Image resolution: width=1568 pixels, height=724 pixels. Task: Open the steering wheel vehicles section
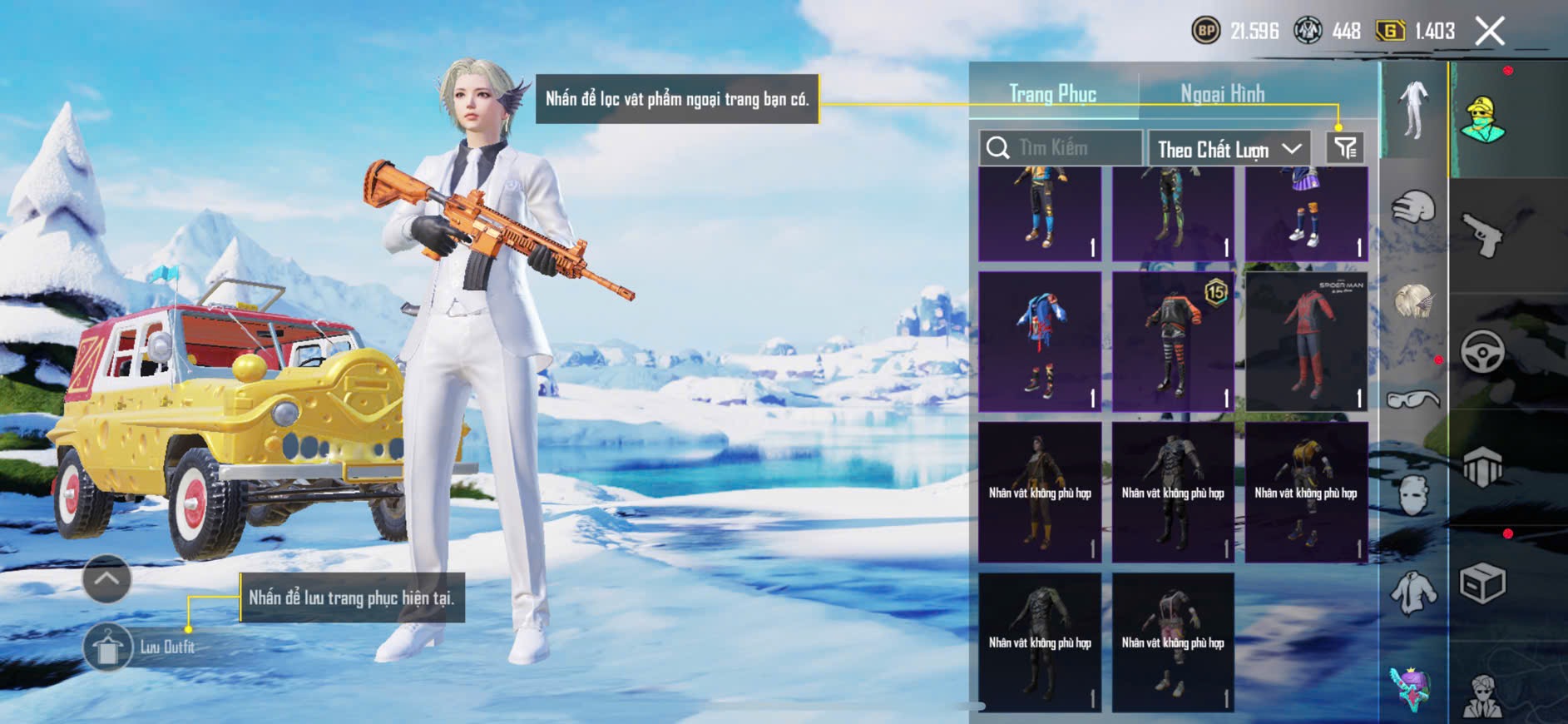pyautogui.click(x=1483, y=351)
